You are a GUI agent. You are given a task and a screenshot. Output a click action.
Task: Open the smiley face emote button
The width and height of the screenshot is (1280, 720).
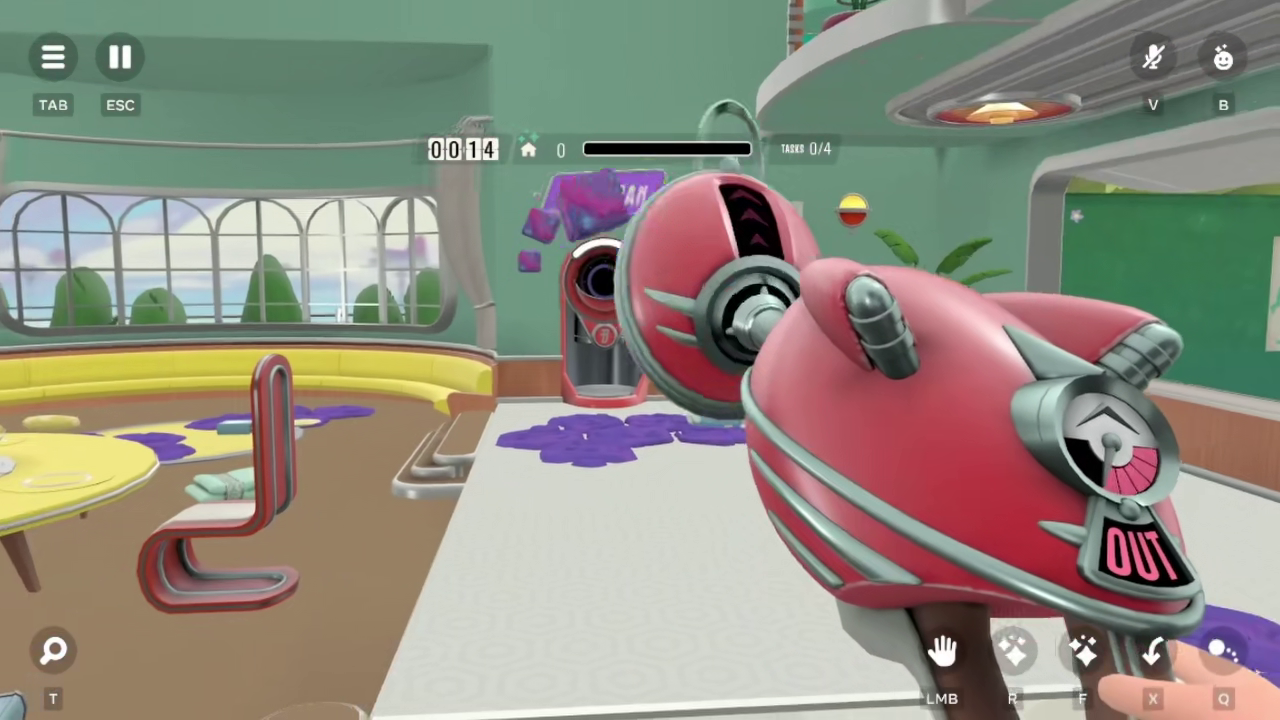point(1222,57)
